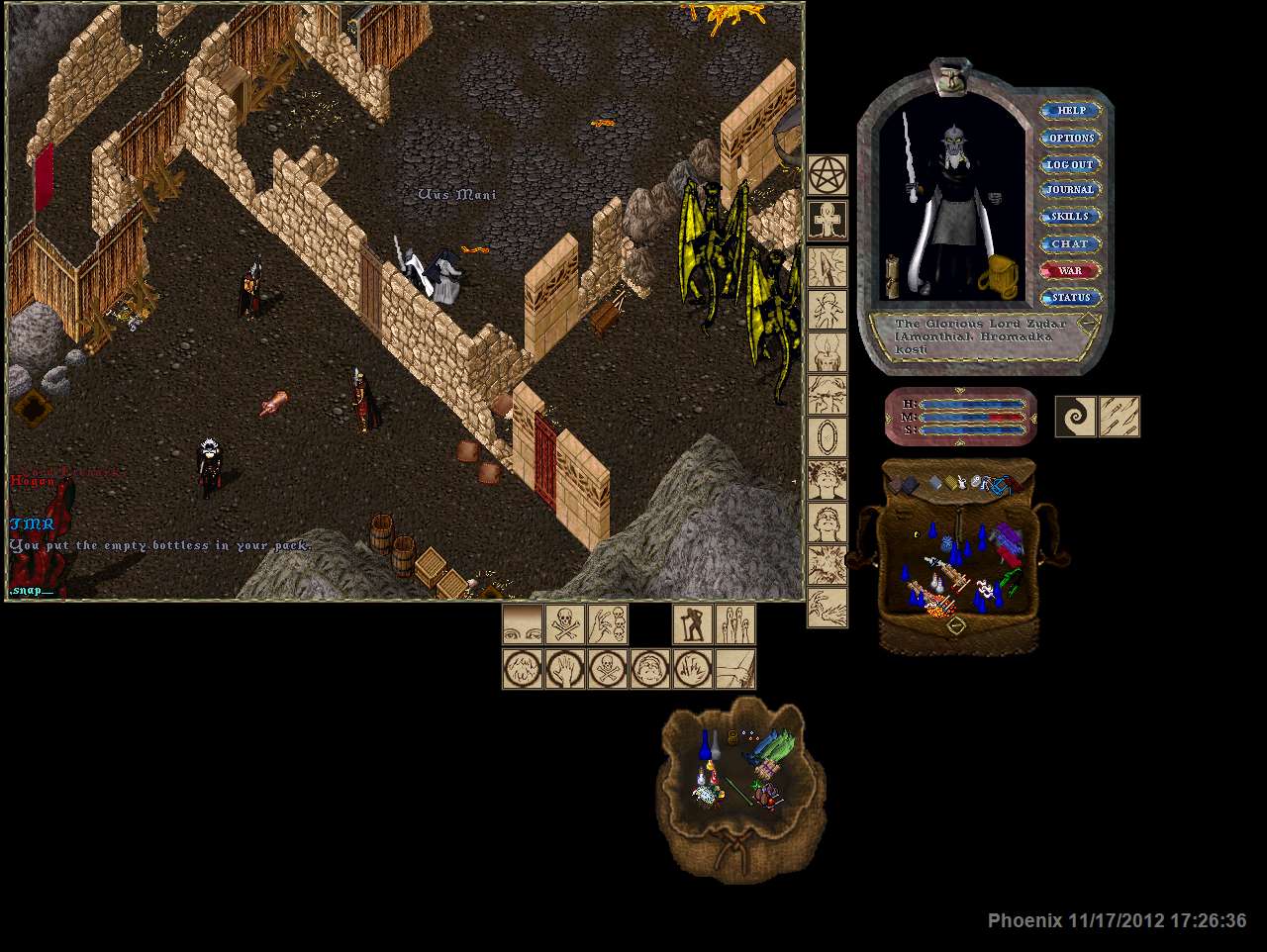Click the Log Out button
This screenshot has width=1267, height=952.
(x=1071, y=164)
